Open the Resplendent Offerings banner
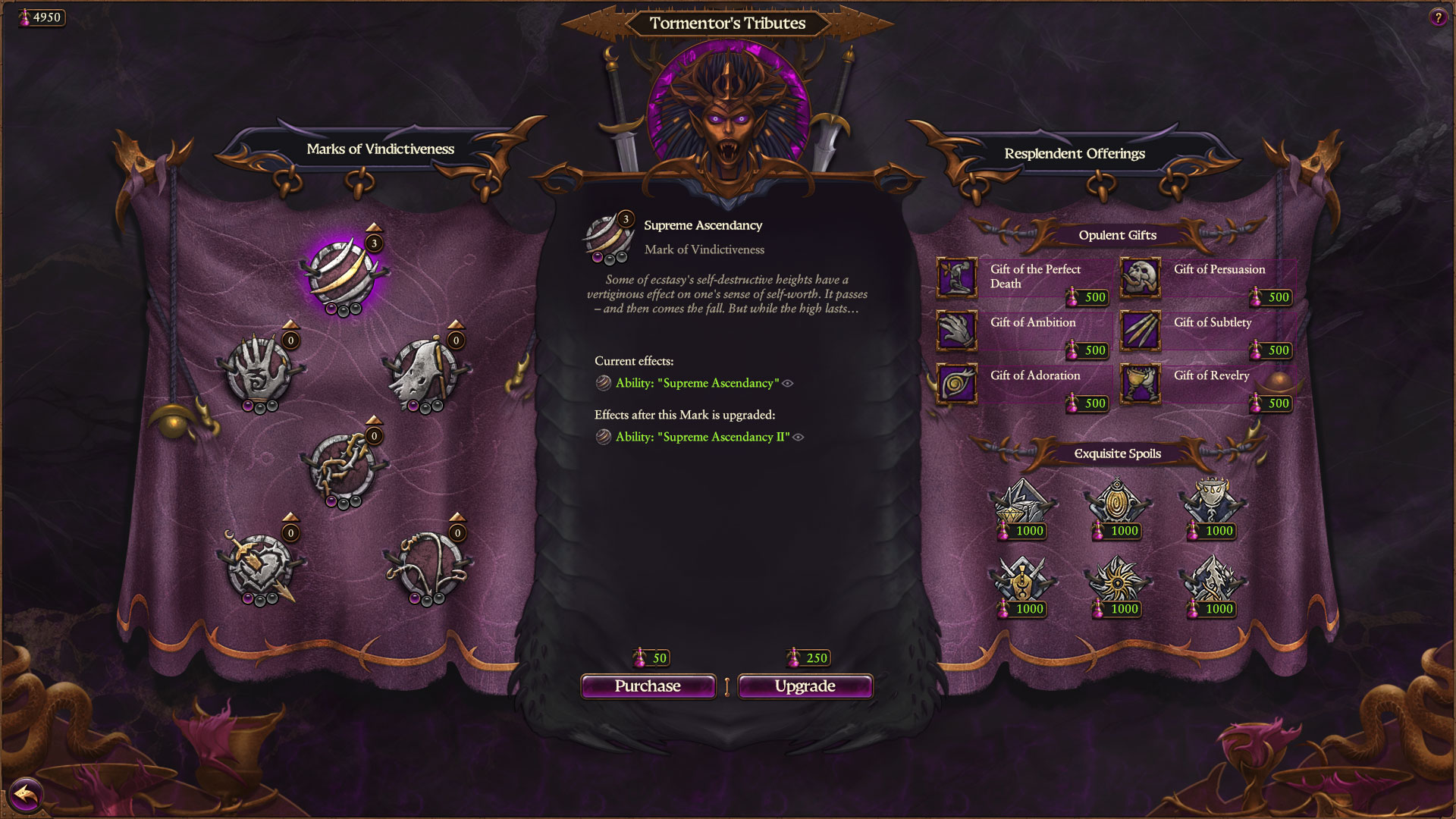 coord(1075,153)
